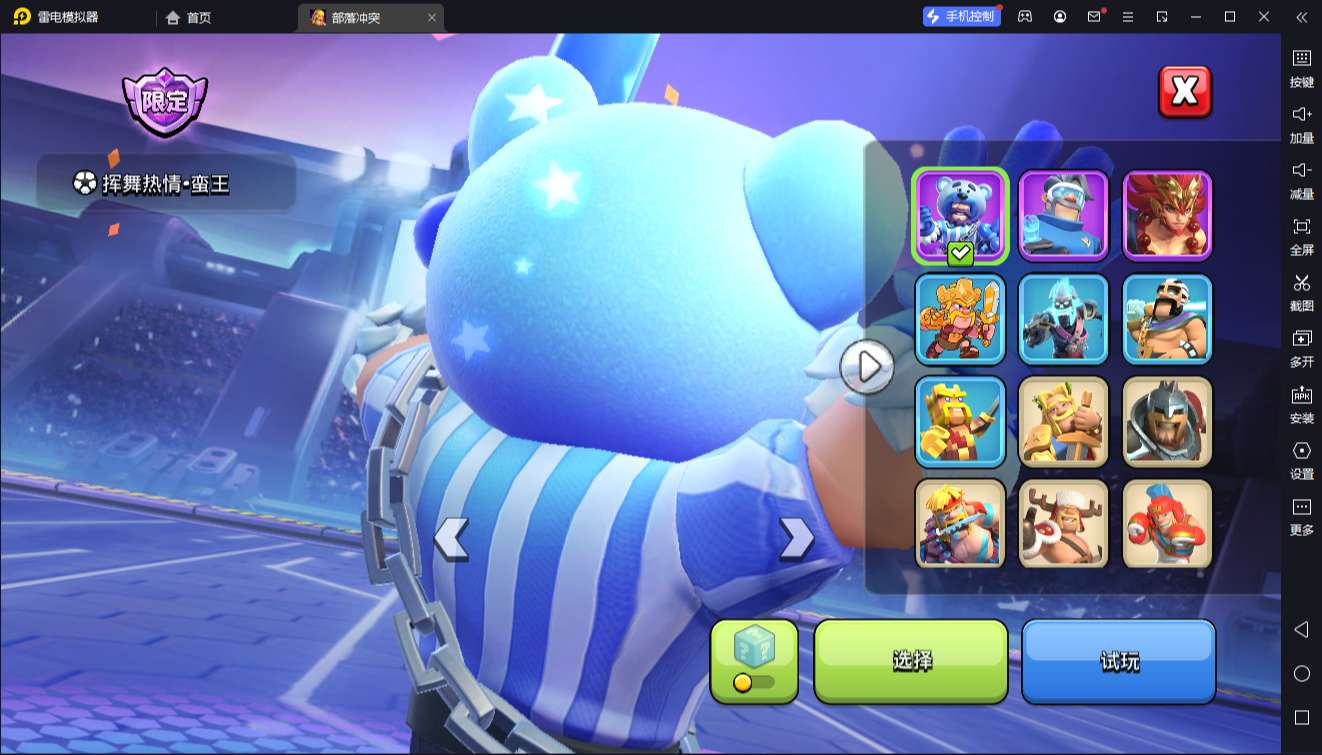The image size is (1322, 755).
Task: Choose the golden thumbs-up King skin
Action: (x=1063, y=421)
